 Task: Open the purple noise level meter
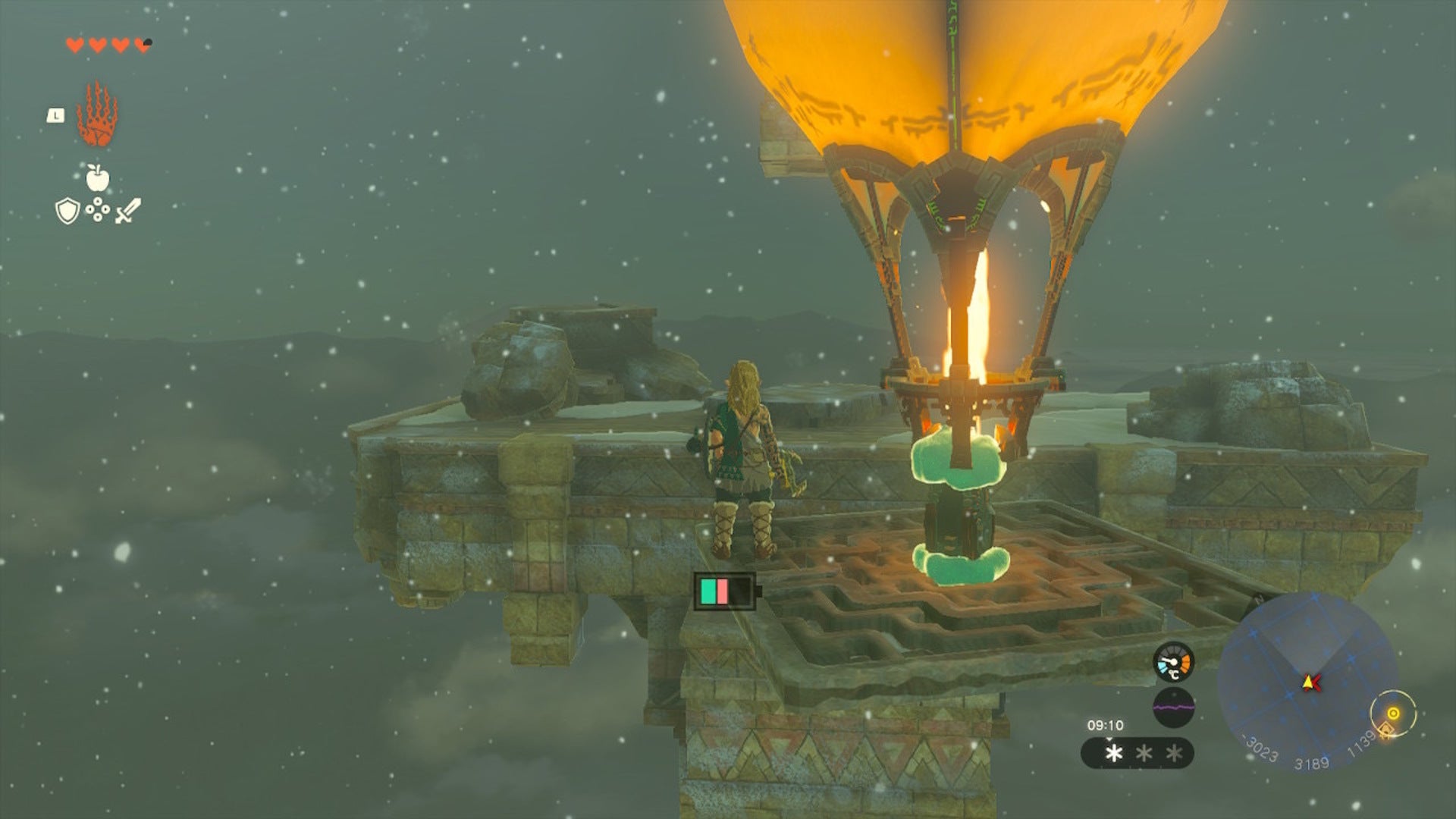1174,706
